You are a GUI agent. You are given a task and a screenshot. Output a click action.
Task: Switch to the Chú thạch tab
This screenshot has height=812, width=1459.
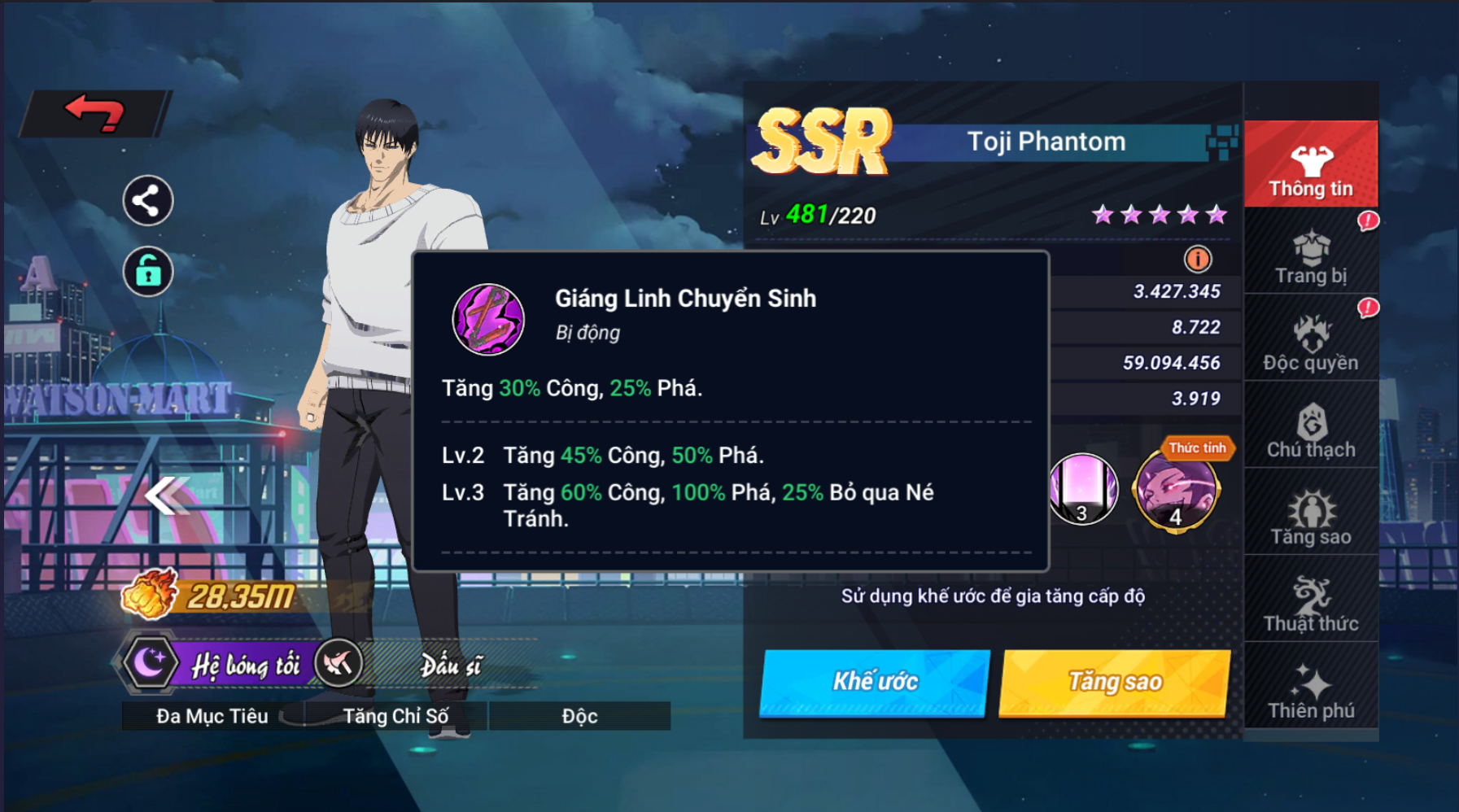[x=1310, y=430]
